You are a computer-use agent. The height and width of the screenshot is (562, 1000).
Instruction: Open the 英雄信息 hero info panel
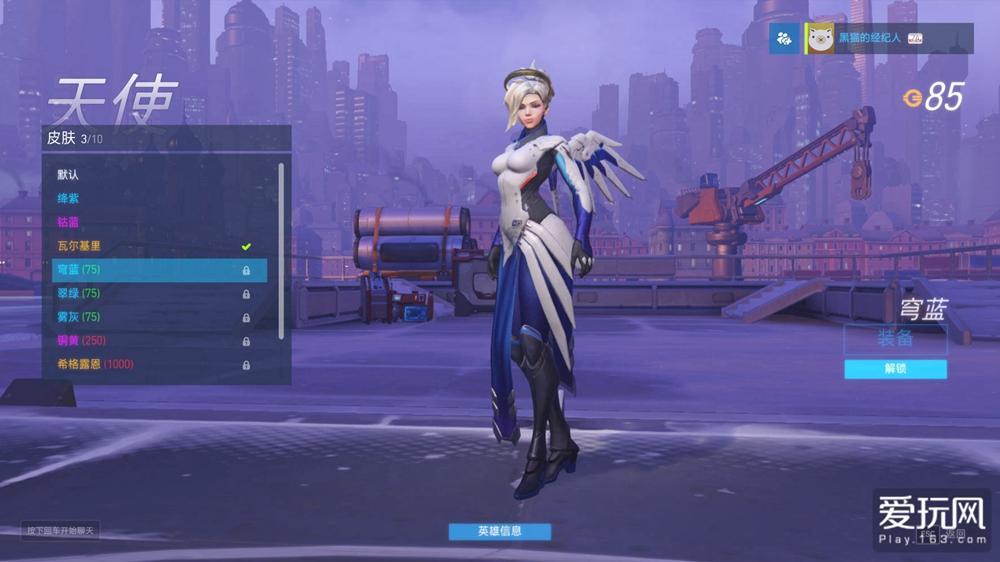499,531
